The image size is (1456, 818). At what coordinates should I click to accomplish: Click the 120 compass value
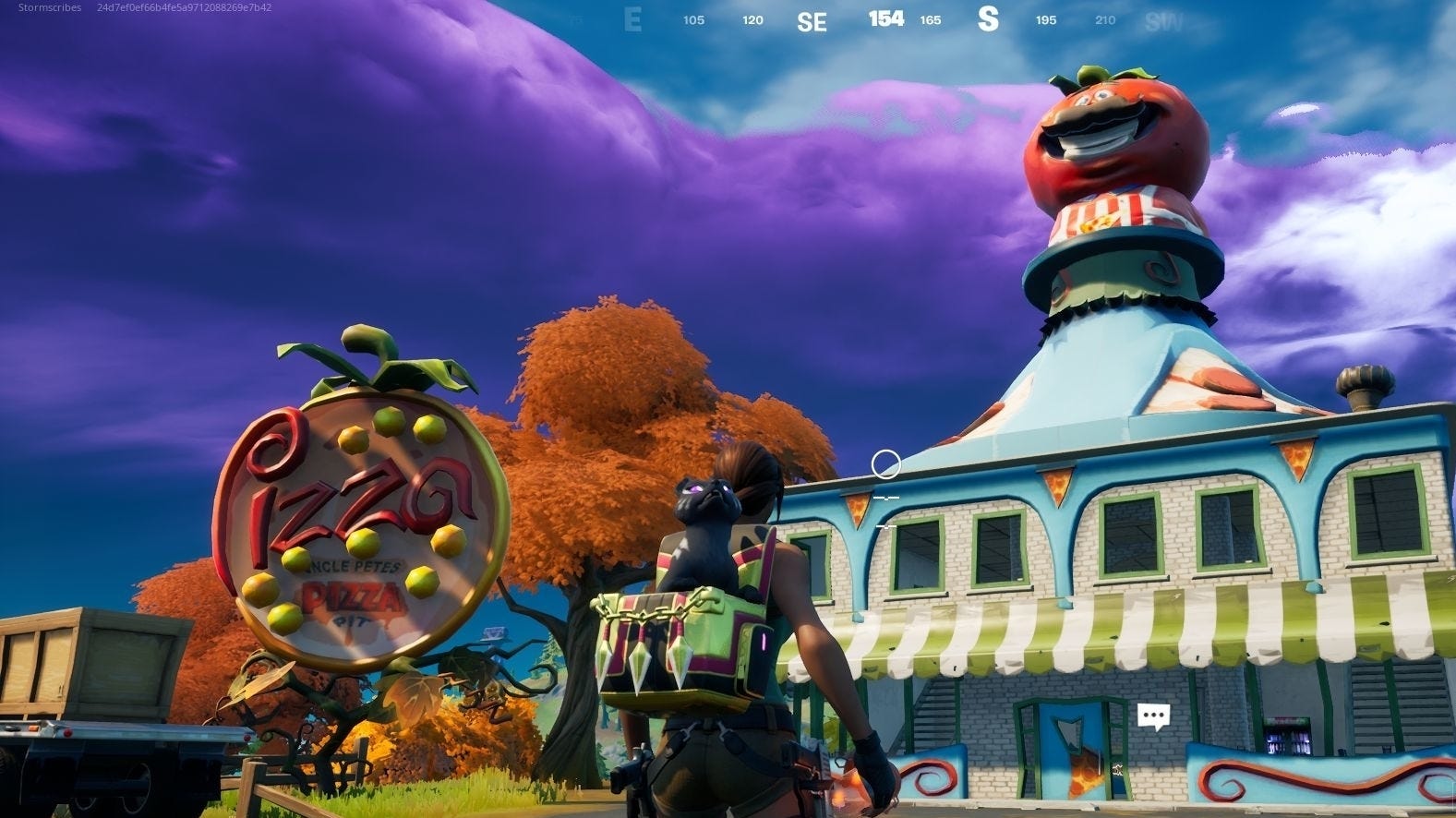pyautogui.click(x=752, y=19)
